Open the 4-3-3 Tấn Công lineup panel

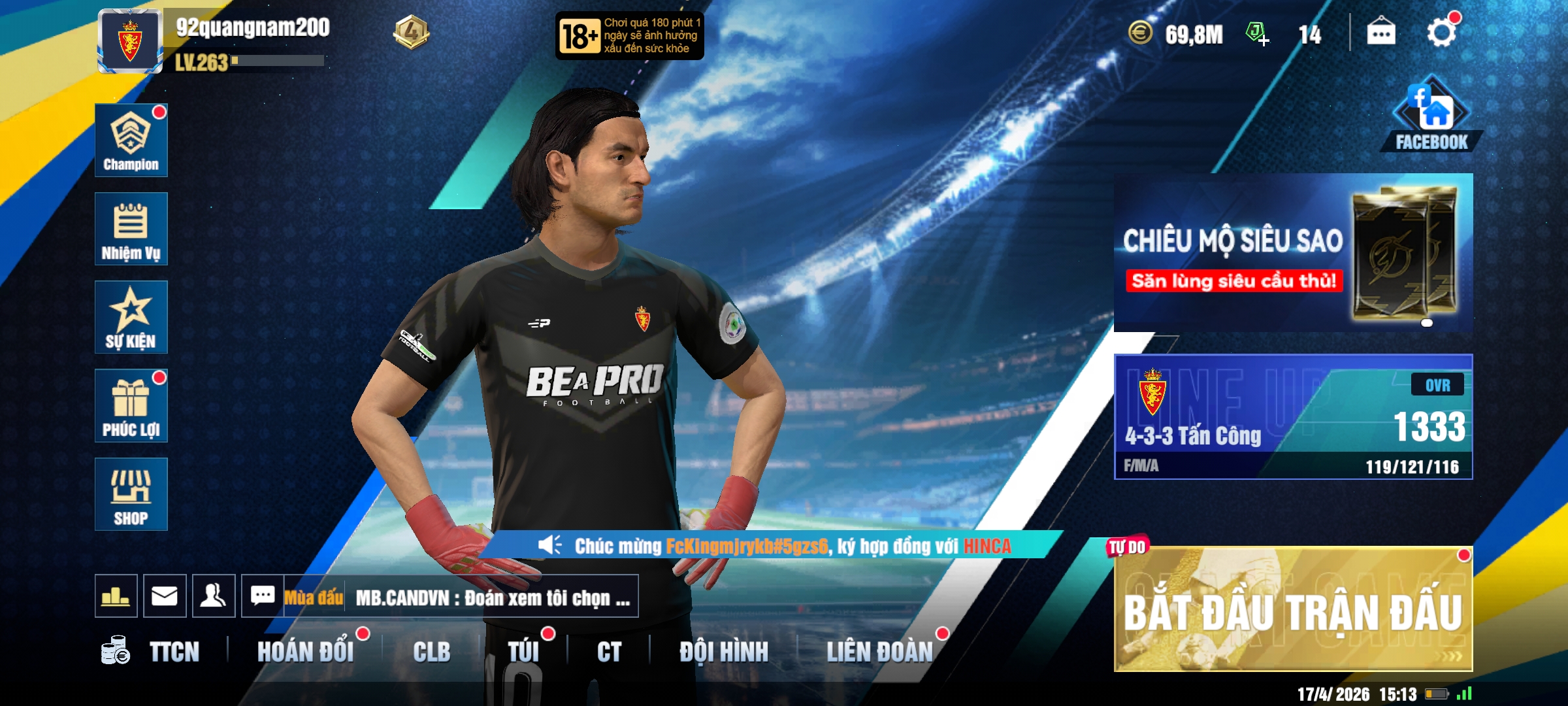tap(1293, 417)
